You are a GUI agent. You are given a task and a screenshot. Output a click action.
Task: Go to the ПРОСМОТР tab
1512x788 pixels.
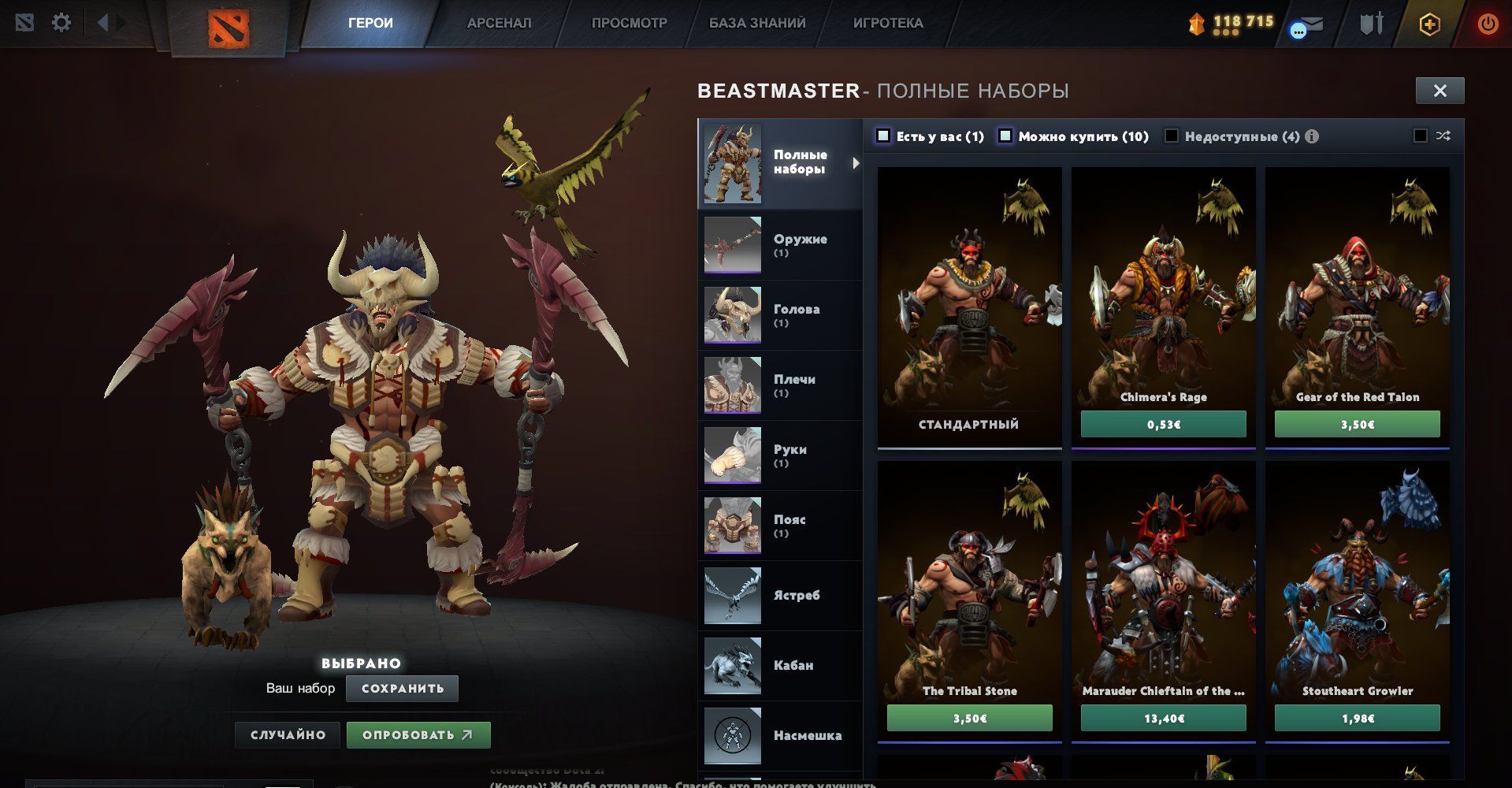tap(629, 23)
